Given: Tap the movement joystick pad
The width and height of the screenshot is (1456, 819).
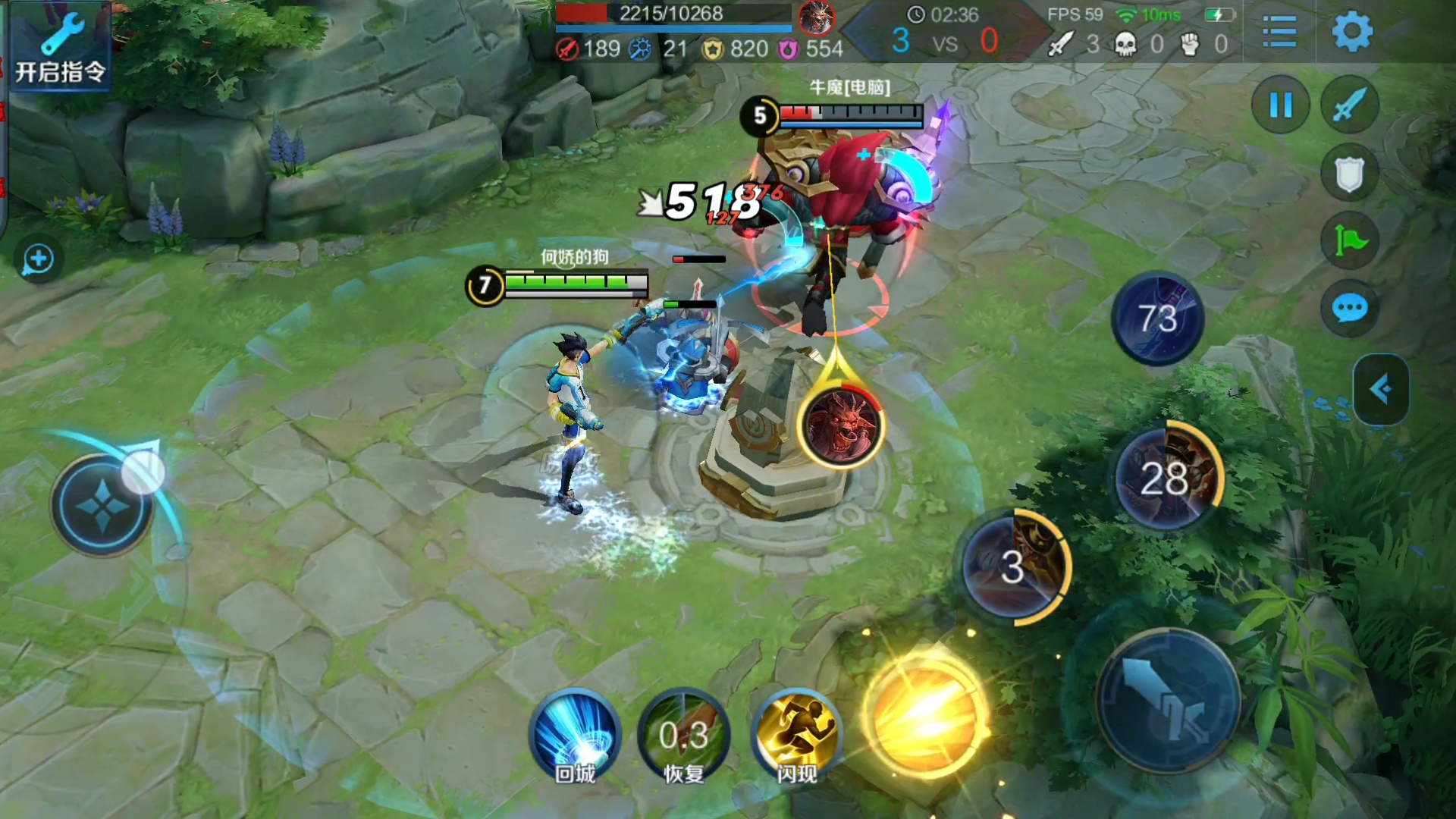Looking at the screenshot, I should [102, 504].
